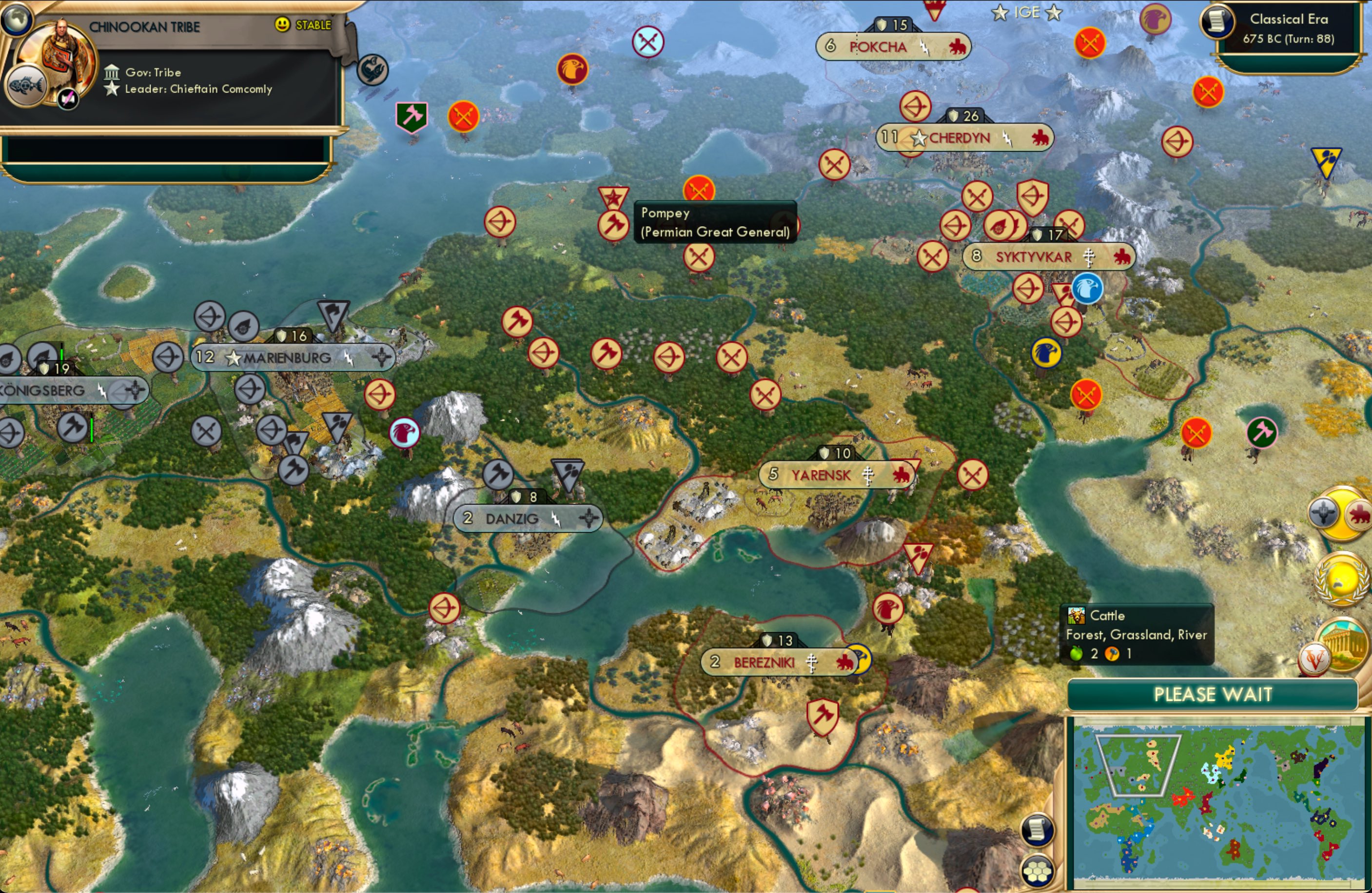Switch to strategic view with the globe toggle
1372x893 pixels.
click(x=17, y=19)
